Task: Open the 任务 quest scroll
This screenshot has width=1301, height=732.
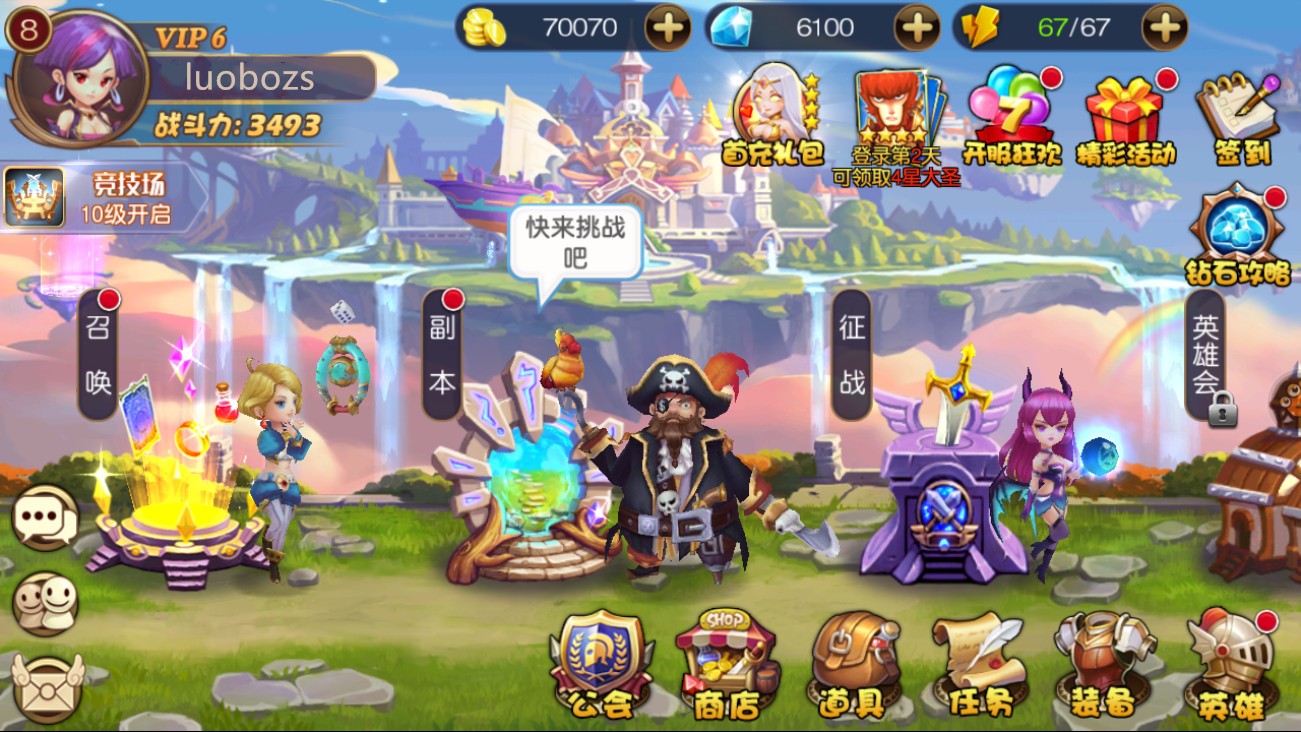Action: pyautogui.click(x=979, y=664)
